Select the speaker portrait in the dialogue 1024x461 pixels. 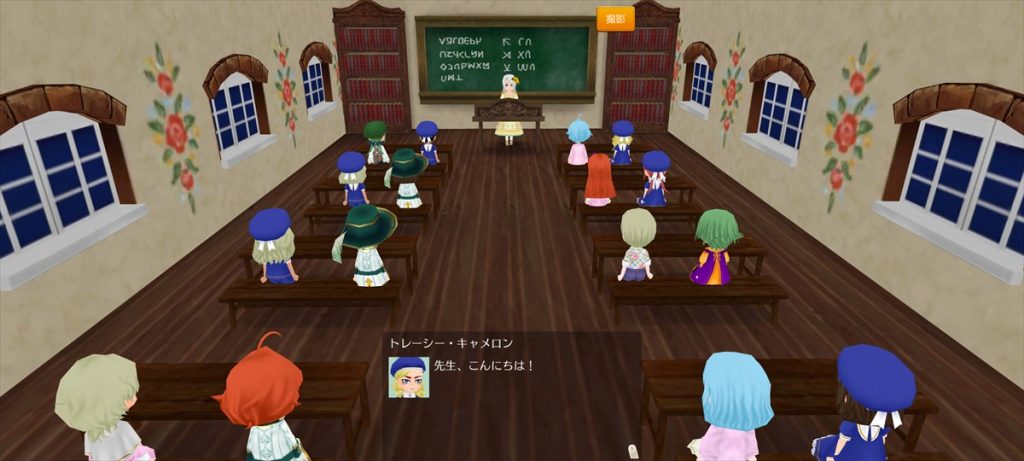408,377
